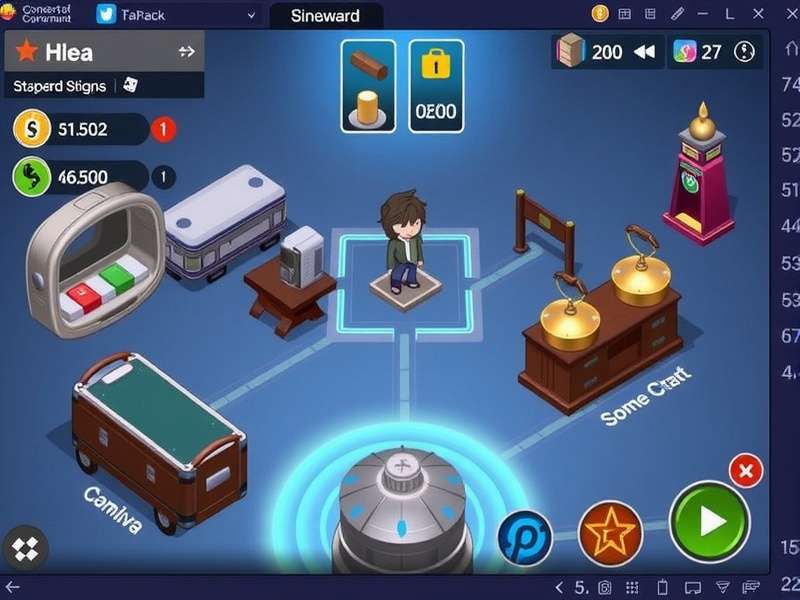Viewport: 800px width, 600px height.
Task: Click the round info icon after 27
Action: [745, 52]
